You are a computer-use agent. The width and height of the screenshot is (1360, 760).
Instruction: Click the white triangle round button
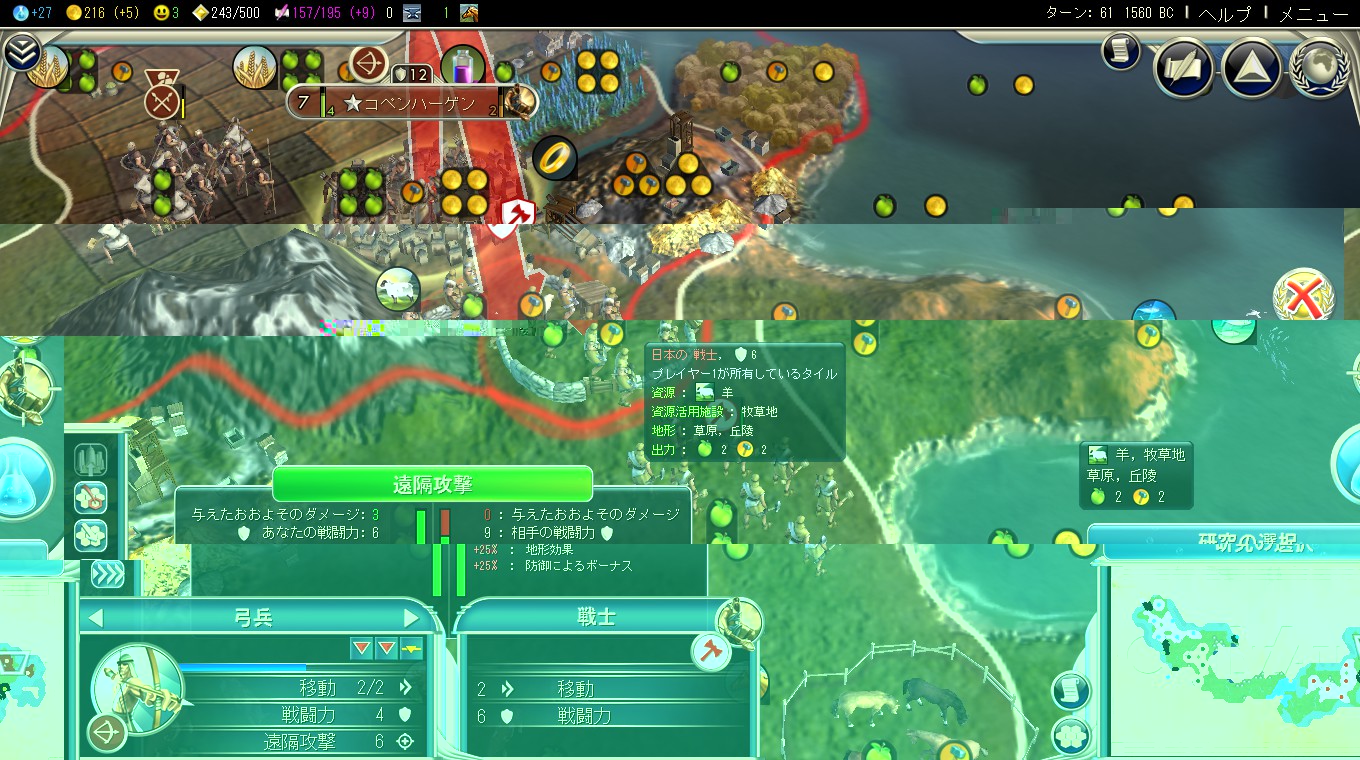(x=1252, y=68)
